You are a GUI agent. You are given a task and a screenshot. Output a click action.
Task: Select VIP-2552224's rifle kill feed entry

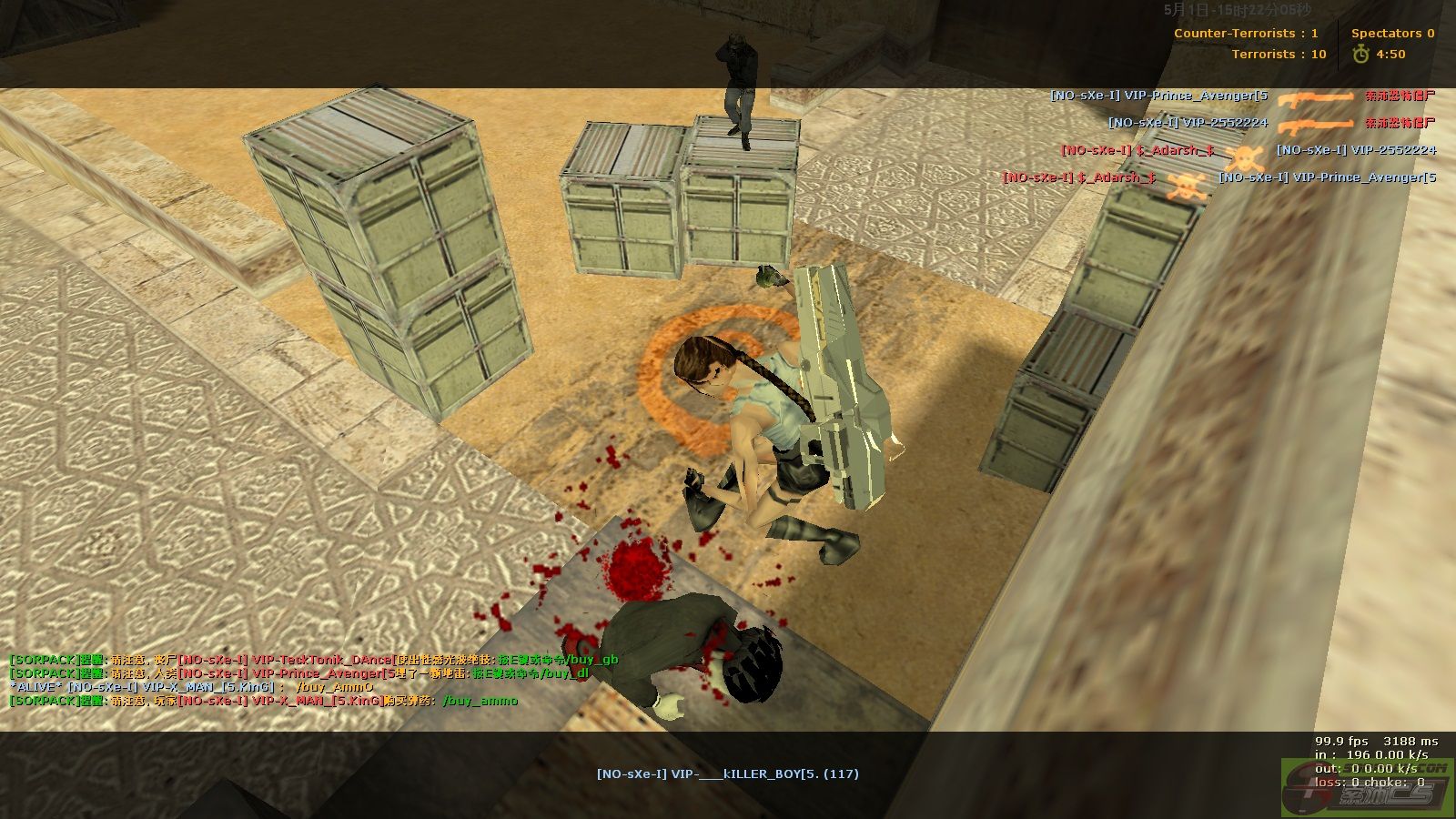1271,123
